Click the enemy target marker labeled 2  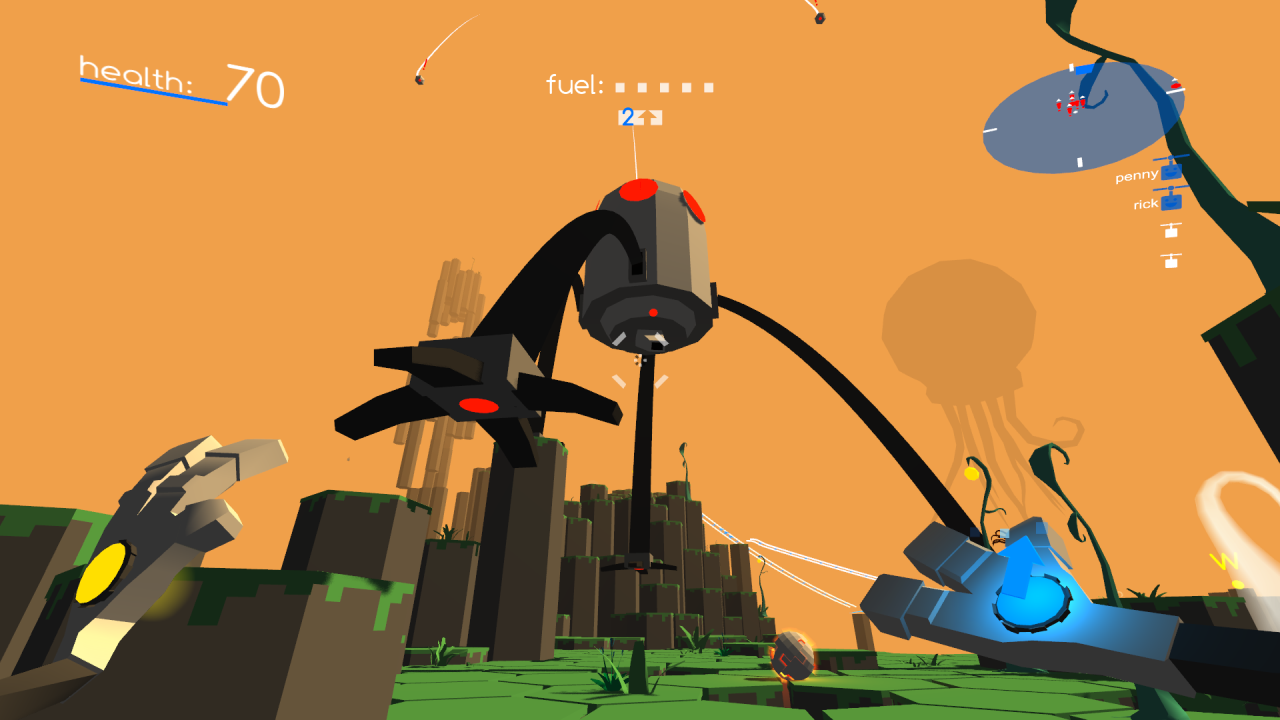tap(639, 118)
